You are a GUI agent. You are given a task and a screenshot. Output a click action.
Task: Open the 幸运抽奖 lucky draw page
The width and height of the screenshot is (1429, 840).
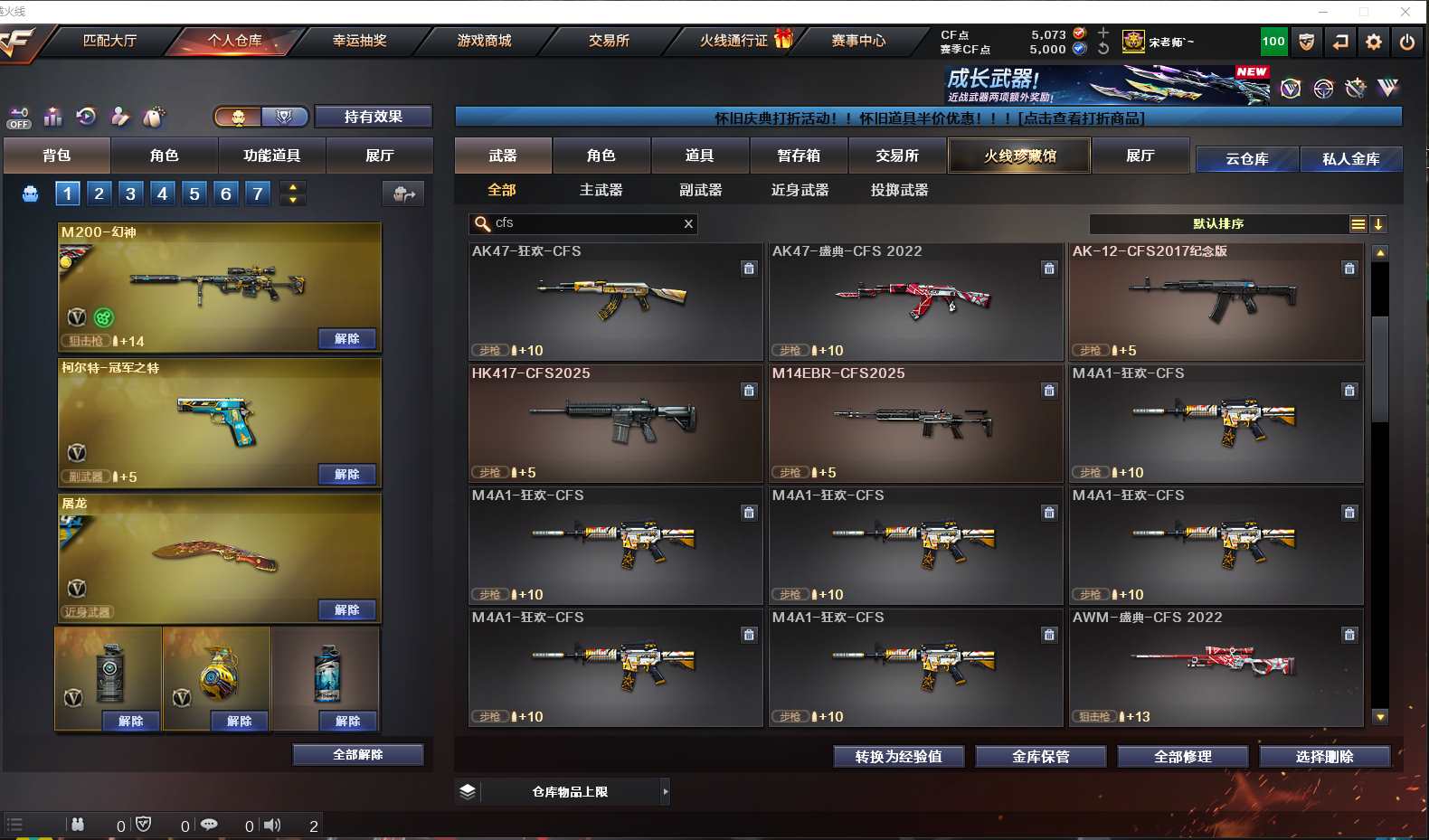[x=359, y=41]
